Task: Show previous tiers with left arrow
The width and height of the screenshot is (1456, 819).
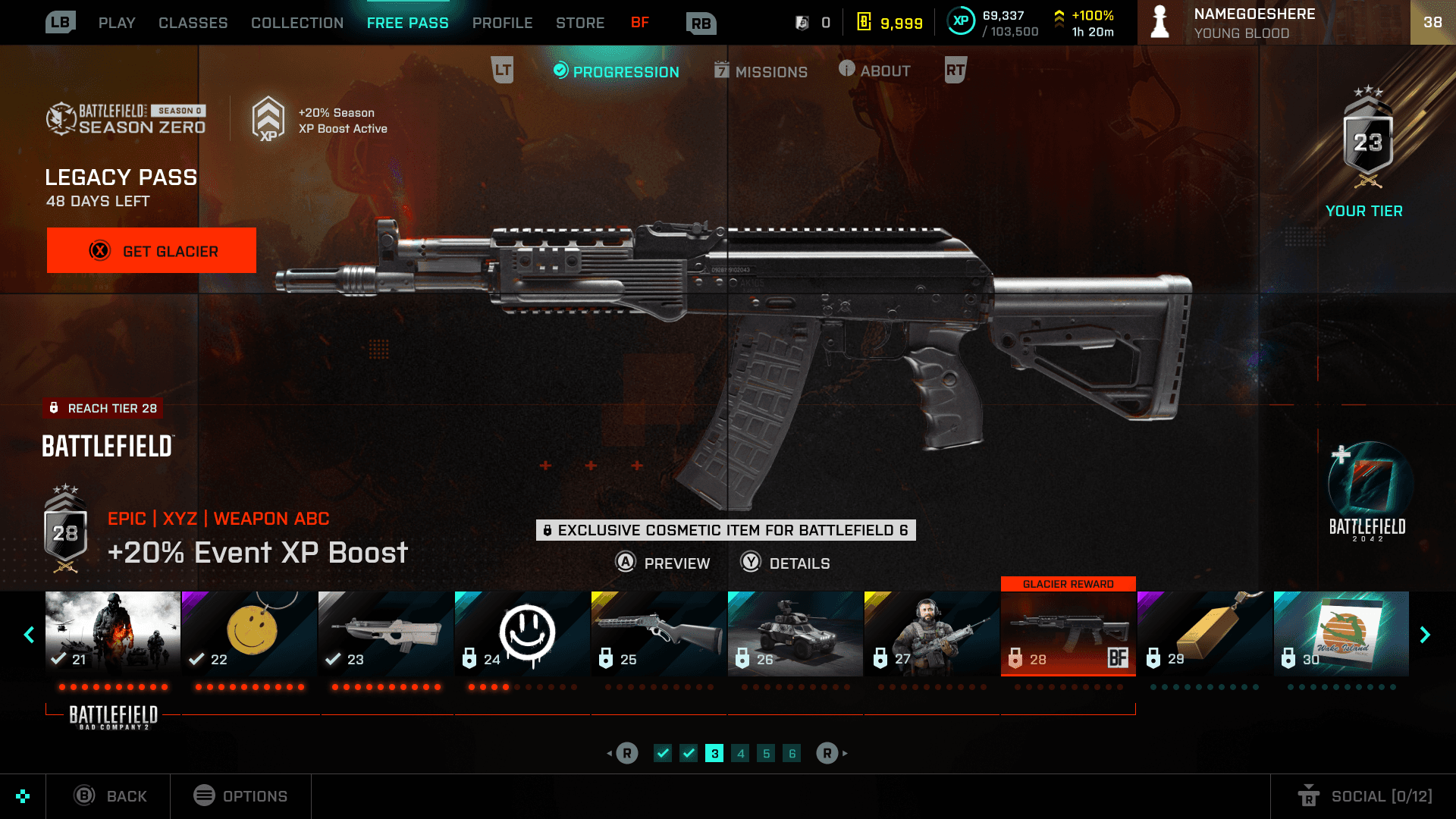Action: (x=30, y=635)
